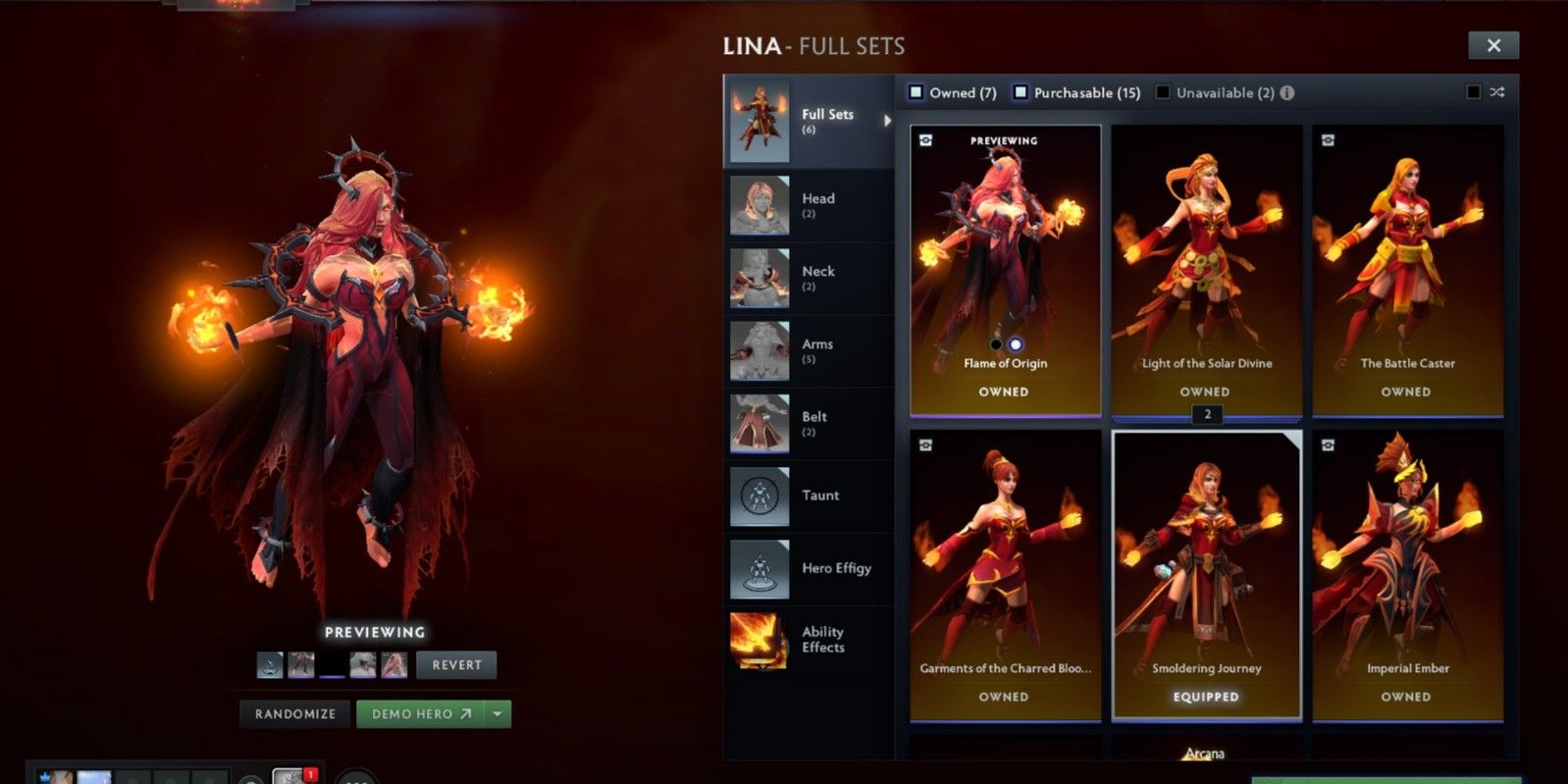
Task: Open the Belt slot category
Action: (808, 423)
